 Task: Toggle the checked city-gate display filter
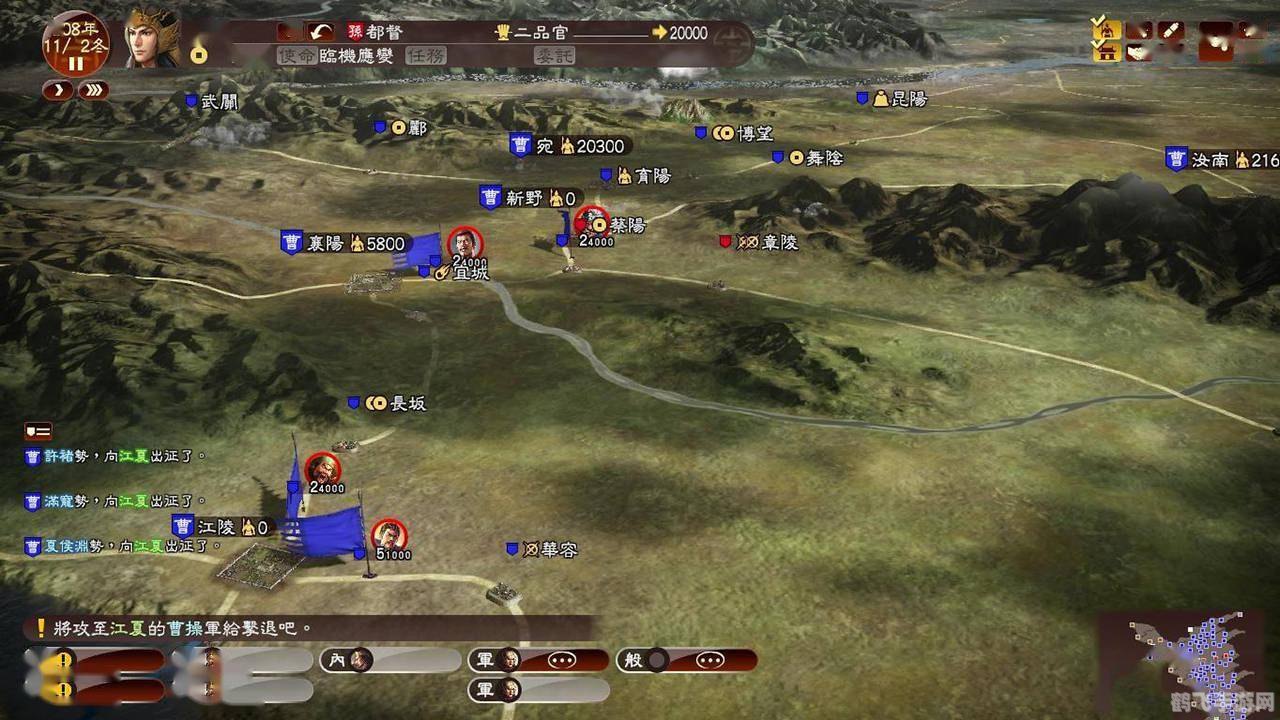1105,51
